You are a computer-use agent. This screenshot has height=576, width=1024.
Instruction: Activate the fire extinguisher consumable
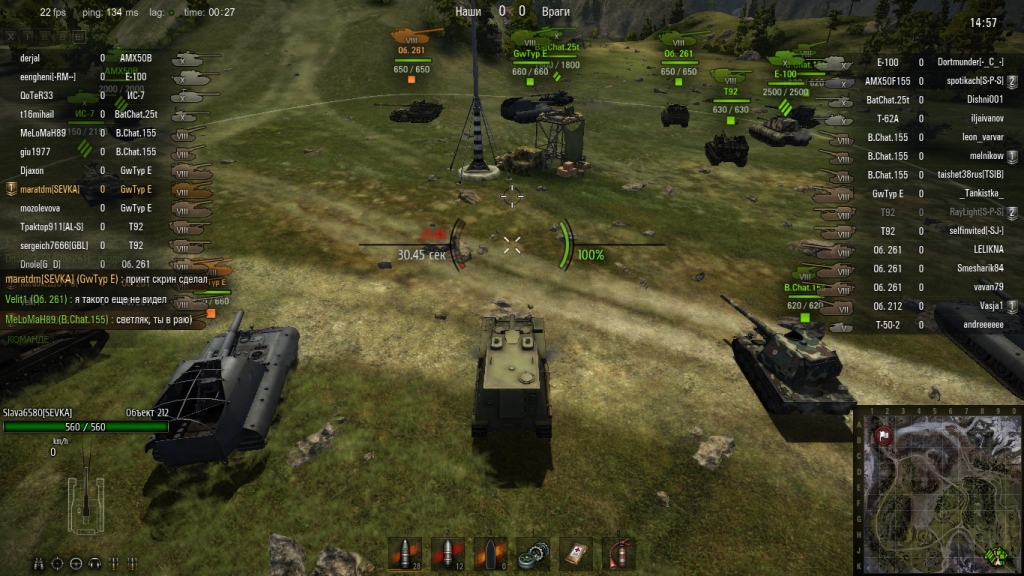click(x=617, y=553)
